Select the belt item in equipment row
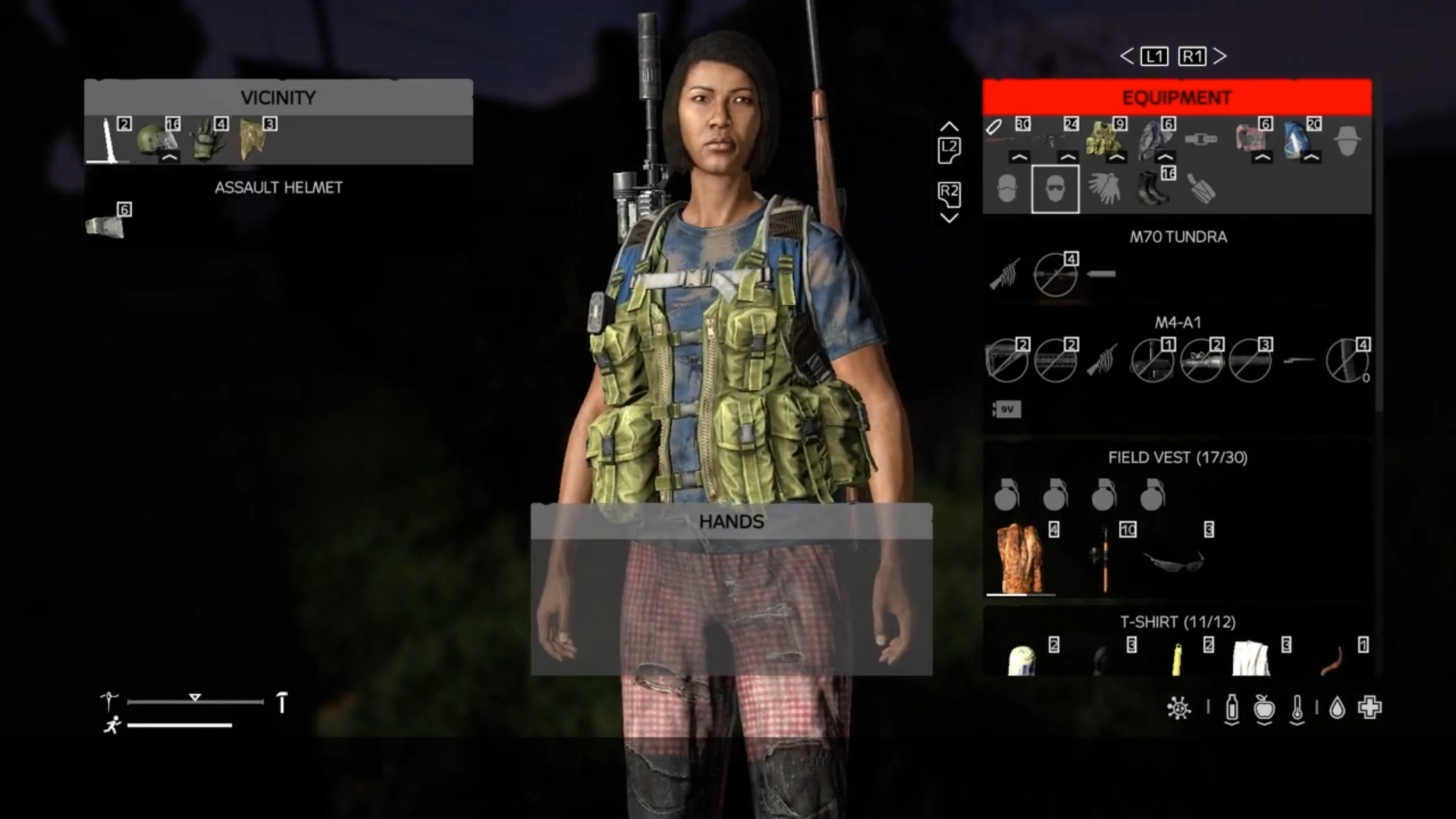 pyautogui.click(x=1200, y=139)
